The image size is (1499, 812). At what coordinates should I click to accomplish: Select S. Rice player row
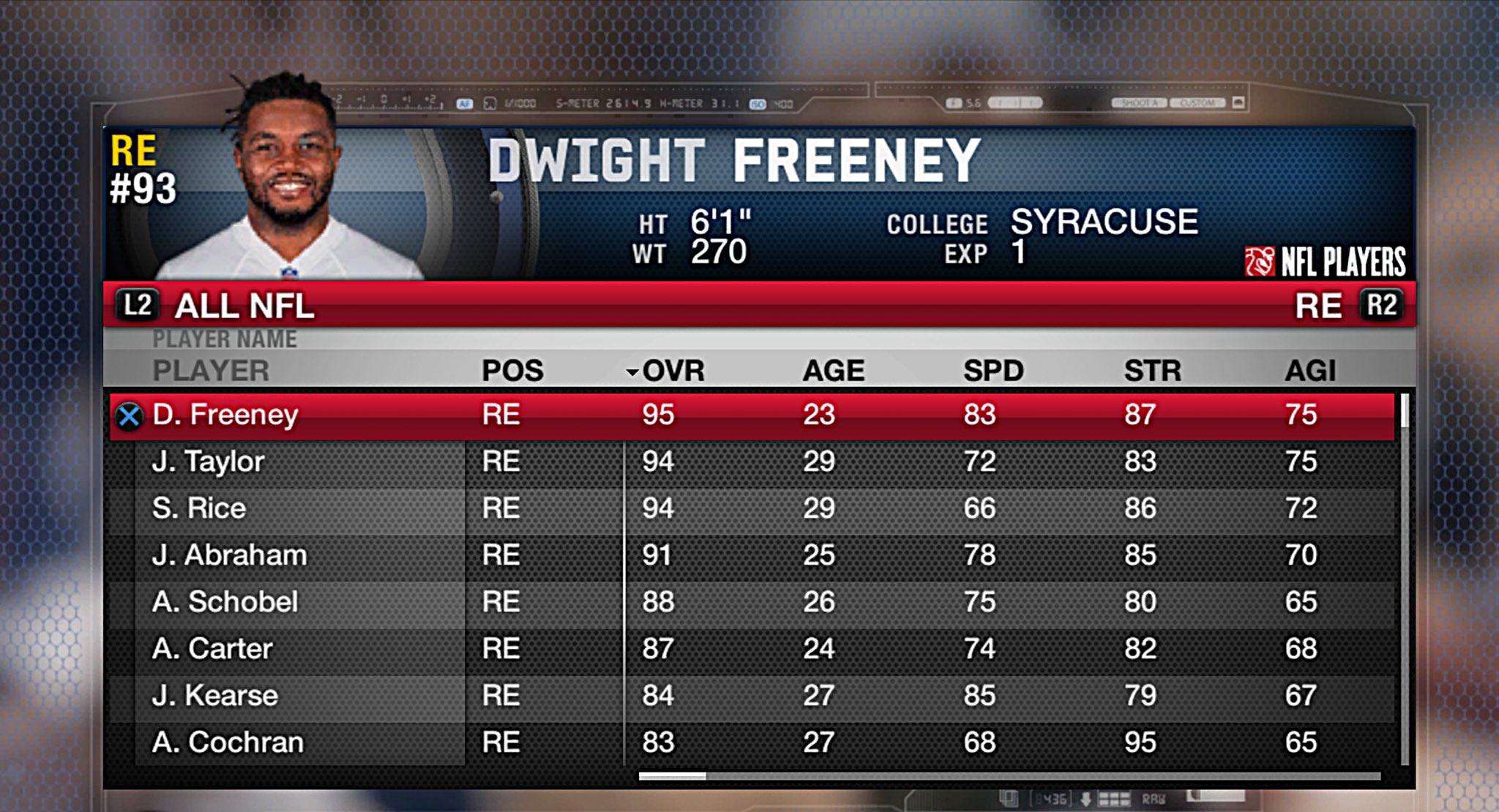[x=199, y=508]
